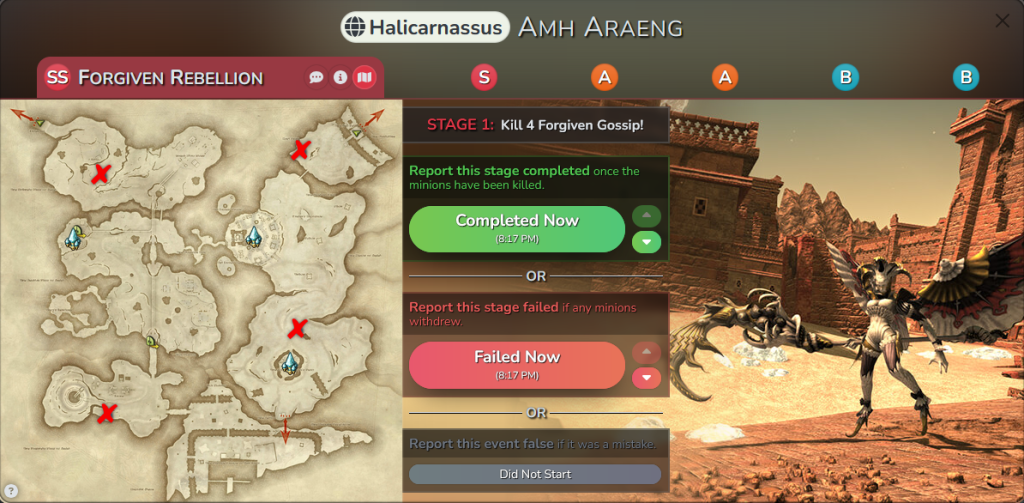Show the info icon details
This screenshot has height=503, width=1024.
(340, 77)
